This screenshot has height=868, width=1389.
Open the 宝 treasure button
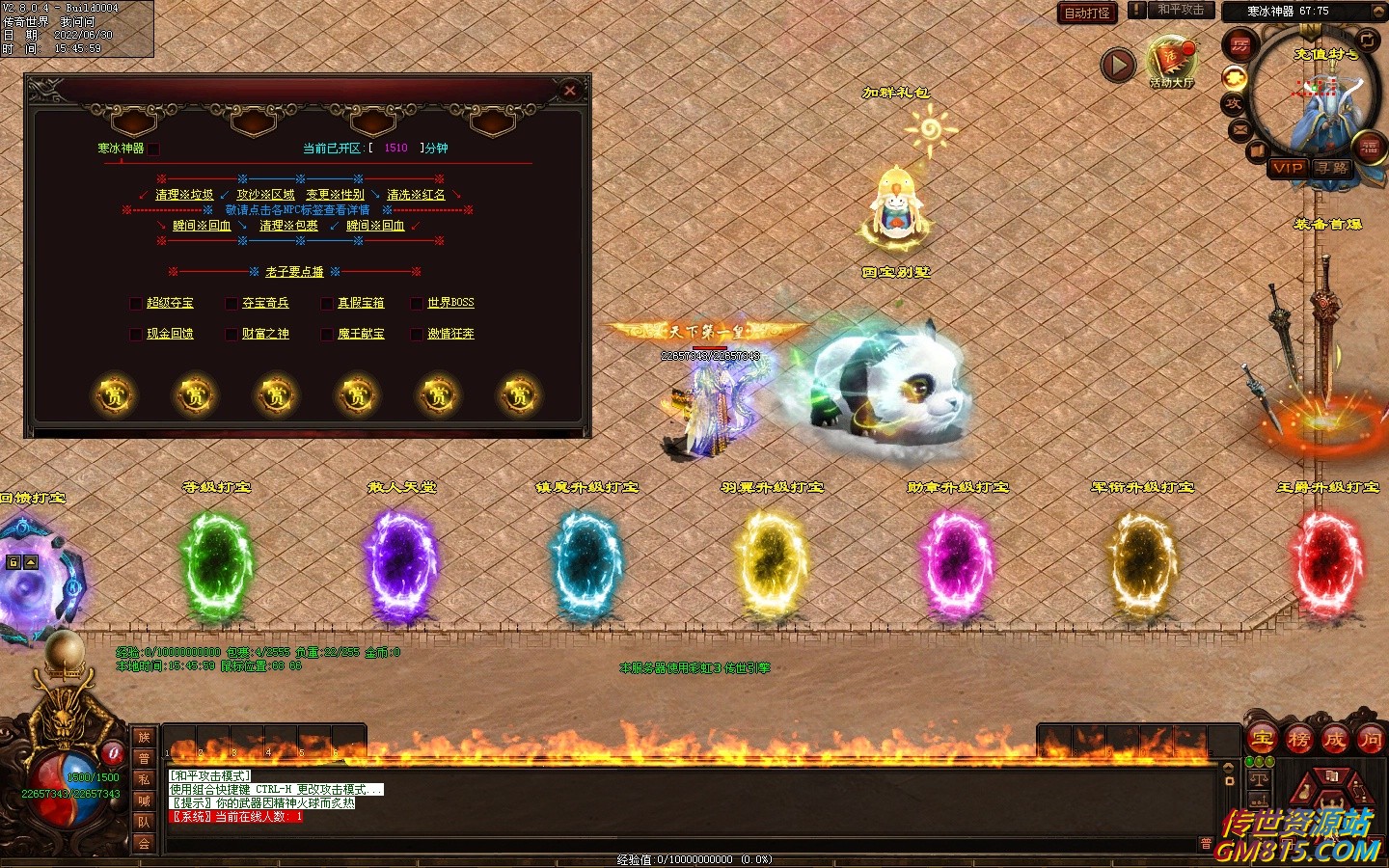(1262, 740)
